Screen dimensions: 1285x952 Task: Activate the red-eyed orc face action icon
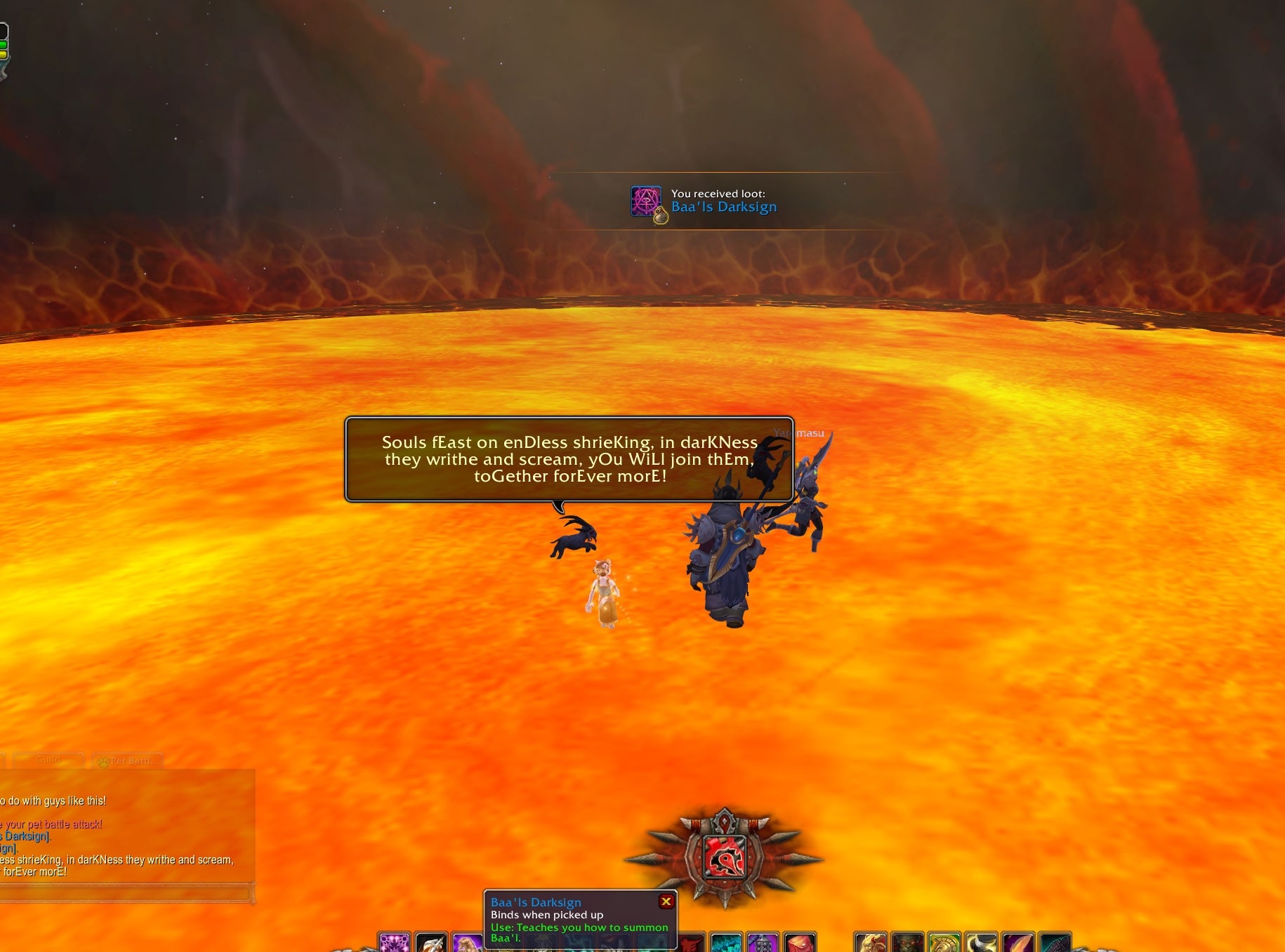907,943
